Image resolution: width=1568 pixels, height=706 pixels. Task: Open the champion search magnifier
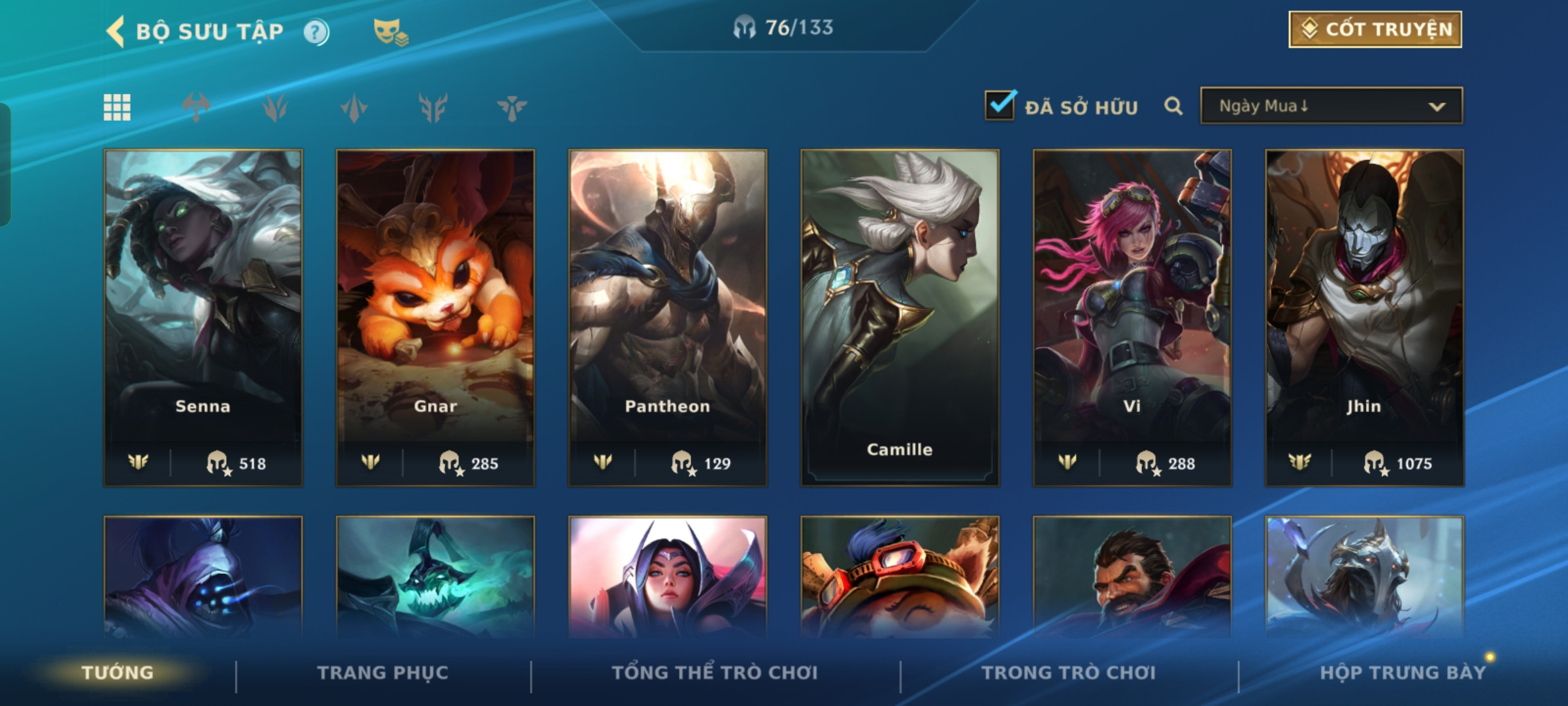tap(1173, 106)
